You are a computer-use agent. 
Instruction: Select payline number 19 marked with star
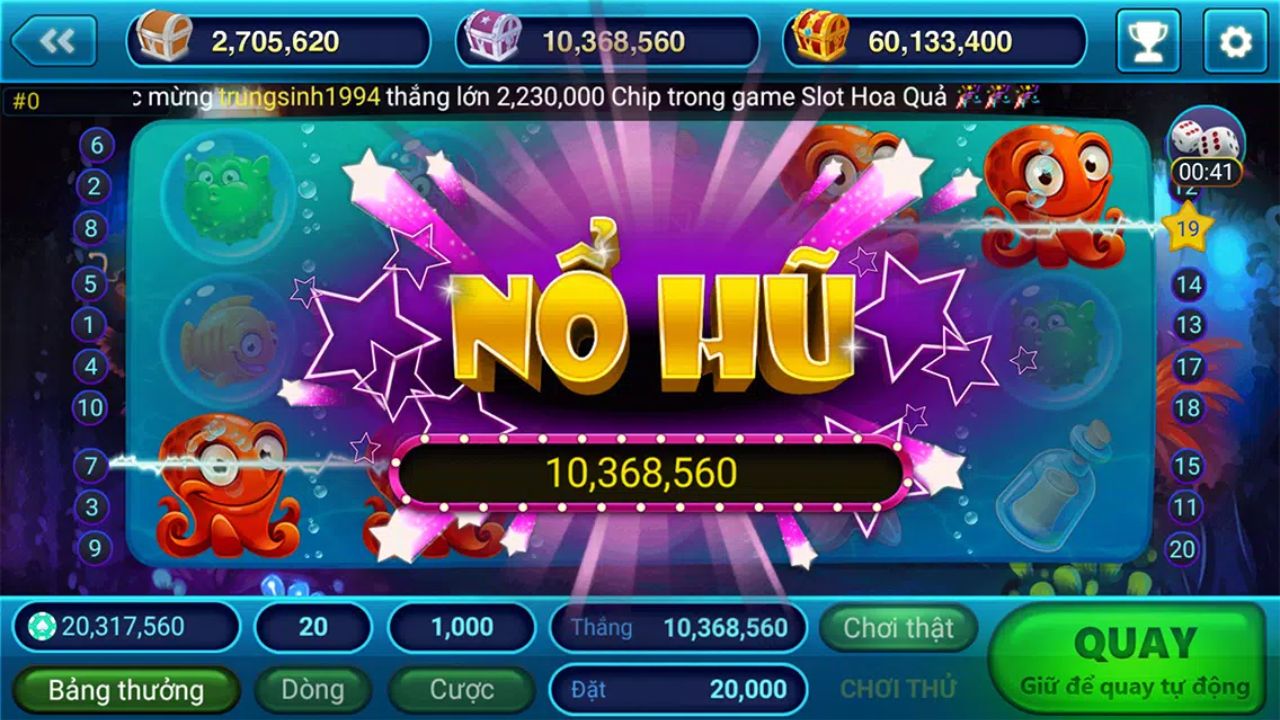pyautogui.click(x=1186, y=229)
